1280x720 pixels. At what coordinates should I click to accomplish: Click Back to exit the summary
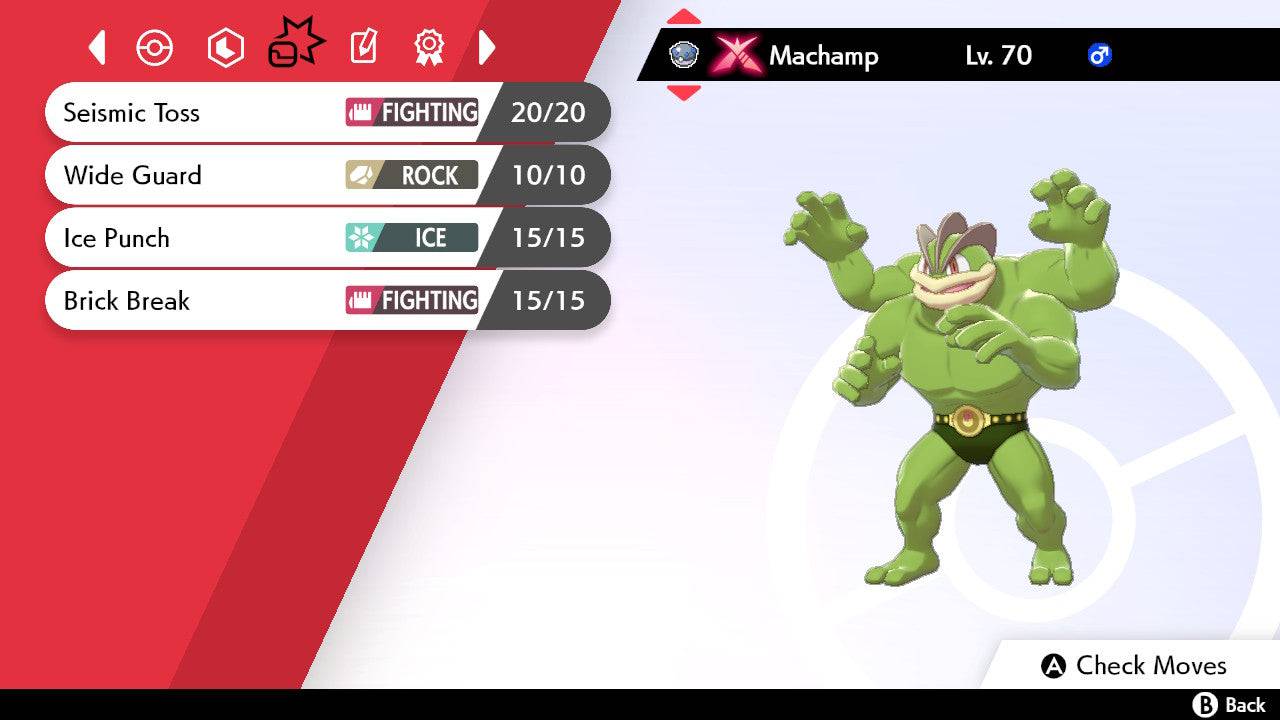pyautogui.click(x=1230, y=705)
